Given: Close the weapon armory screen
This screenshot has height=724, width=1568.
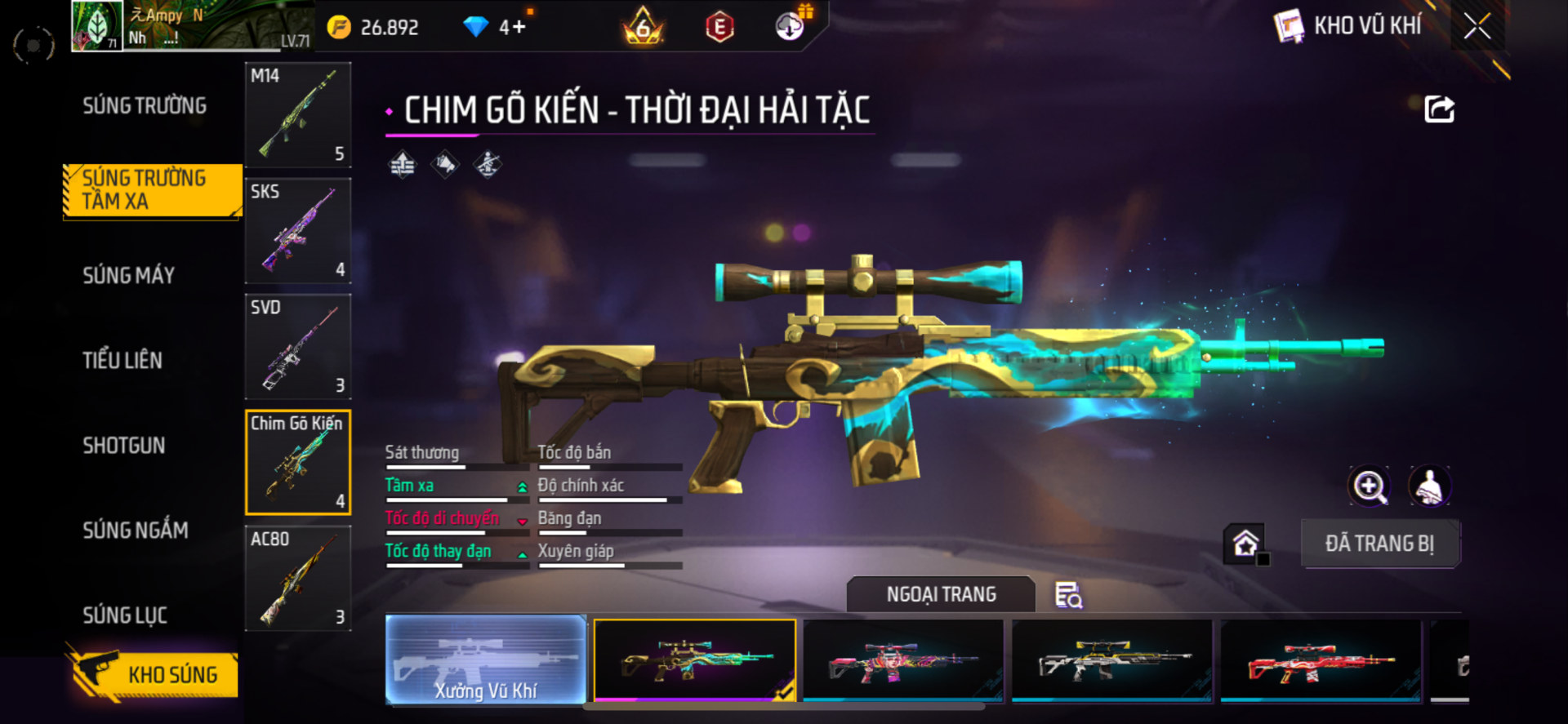Looking at the screenshot, I should 1477,26.
